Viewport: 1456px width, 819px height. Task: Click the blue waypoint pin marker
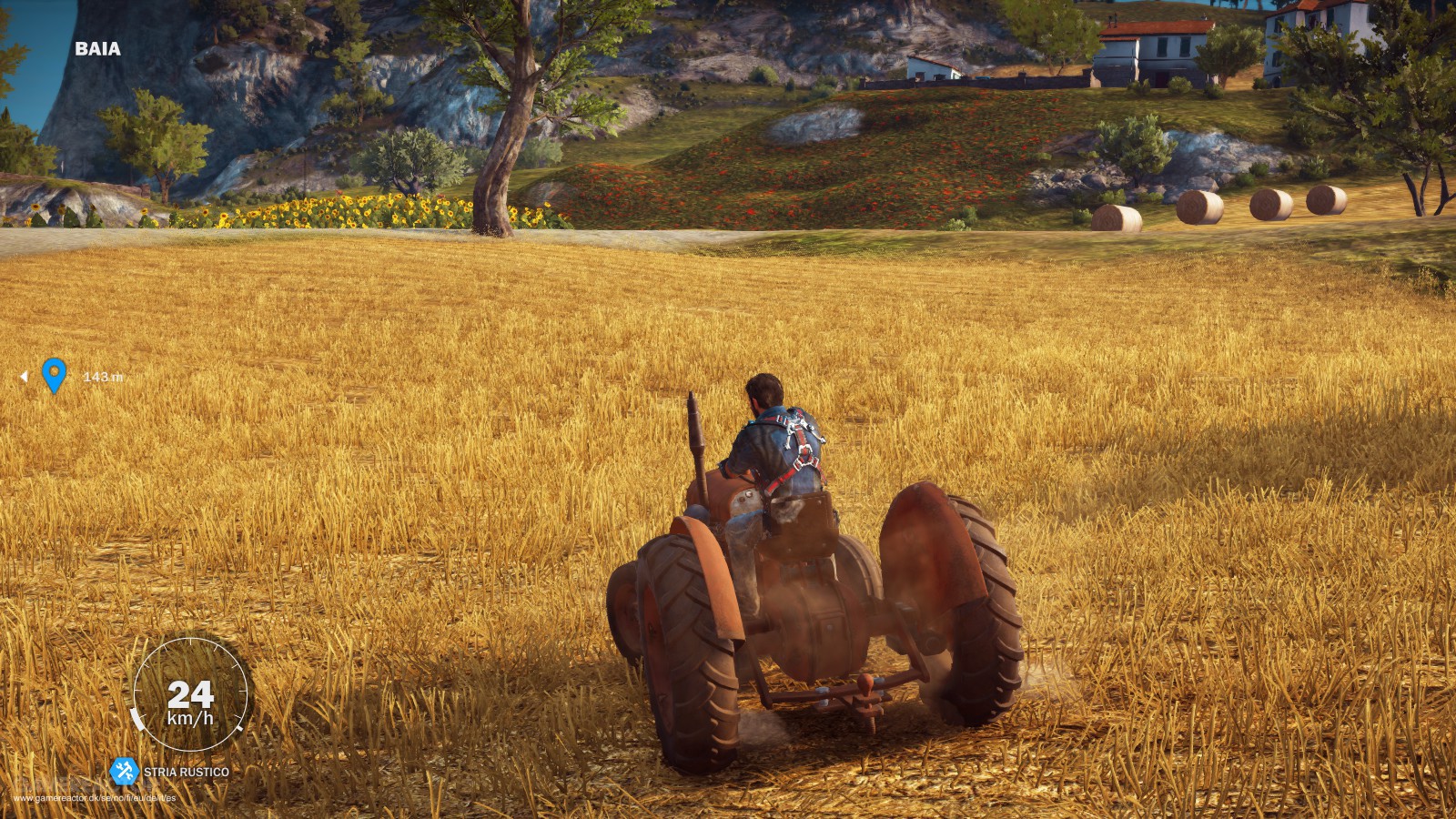coord(55,373)
